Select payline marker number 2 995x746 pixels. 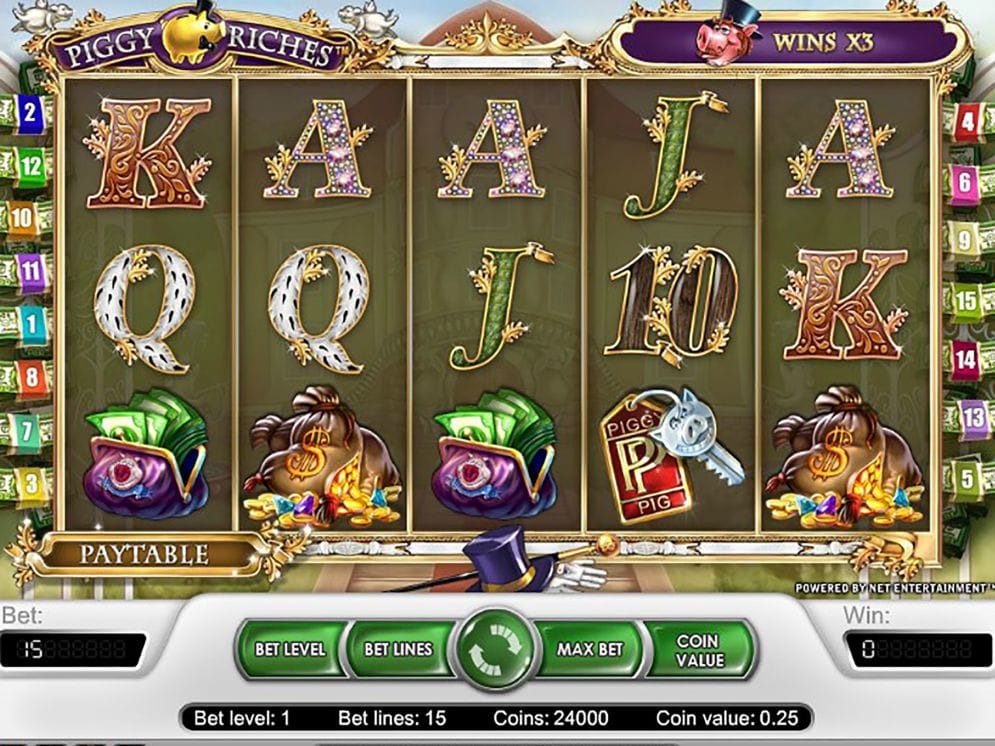point(30,111)
